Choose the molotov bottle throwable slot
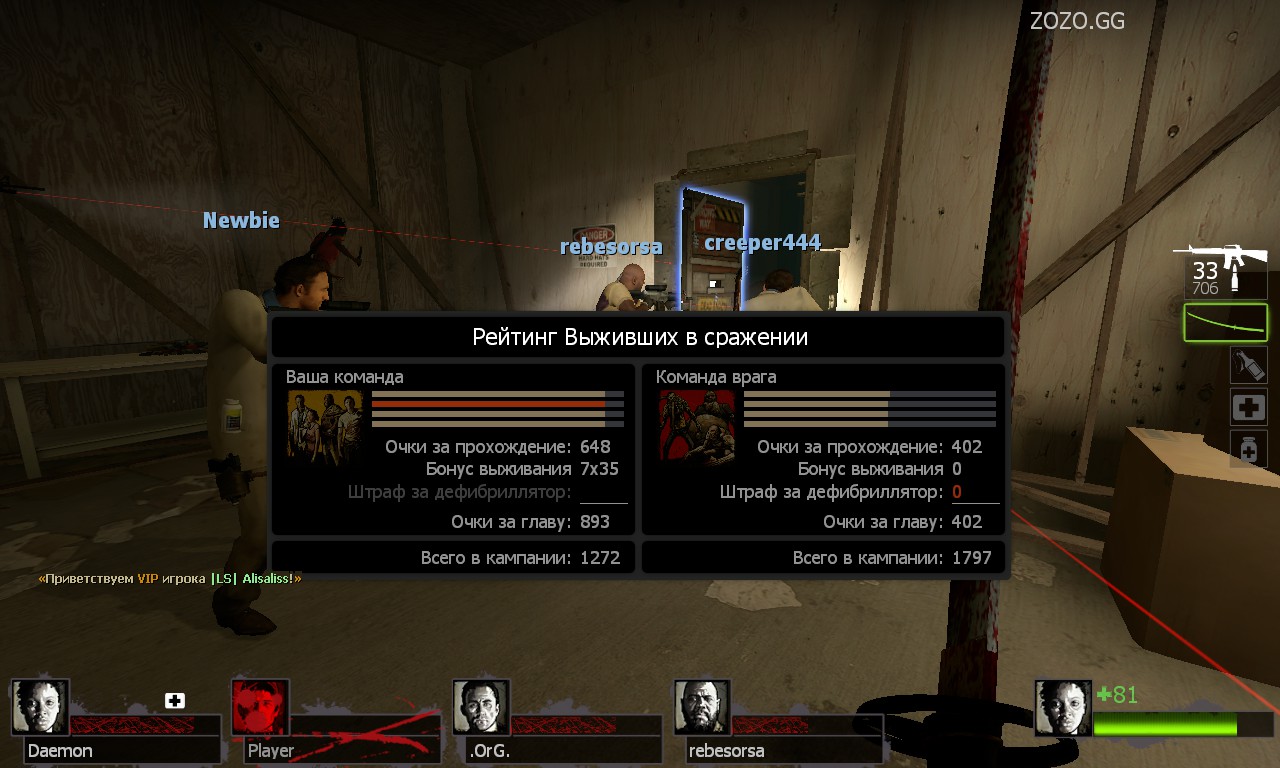Screen dimensions: 1280x768 point(1248,365)
